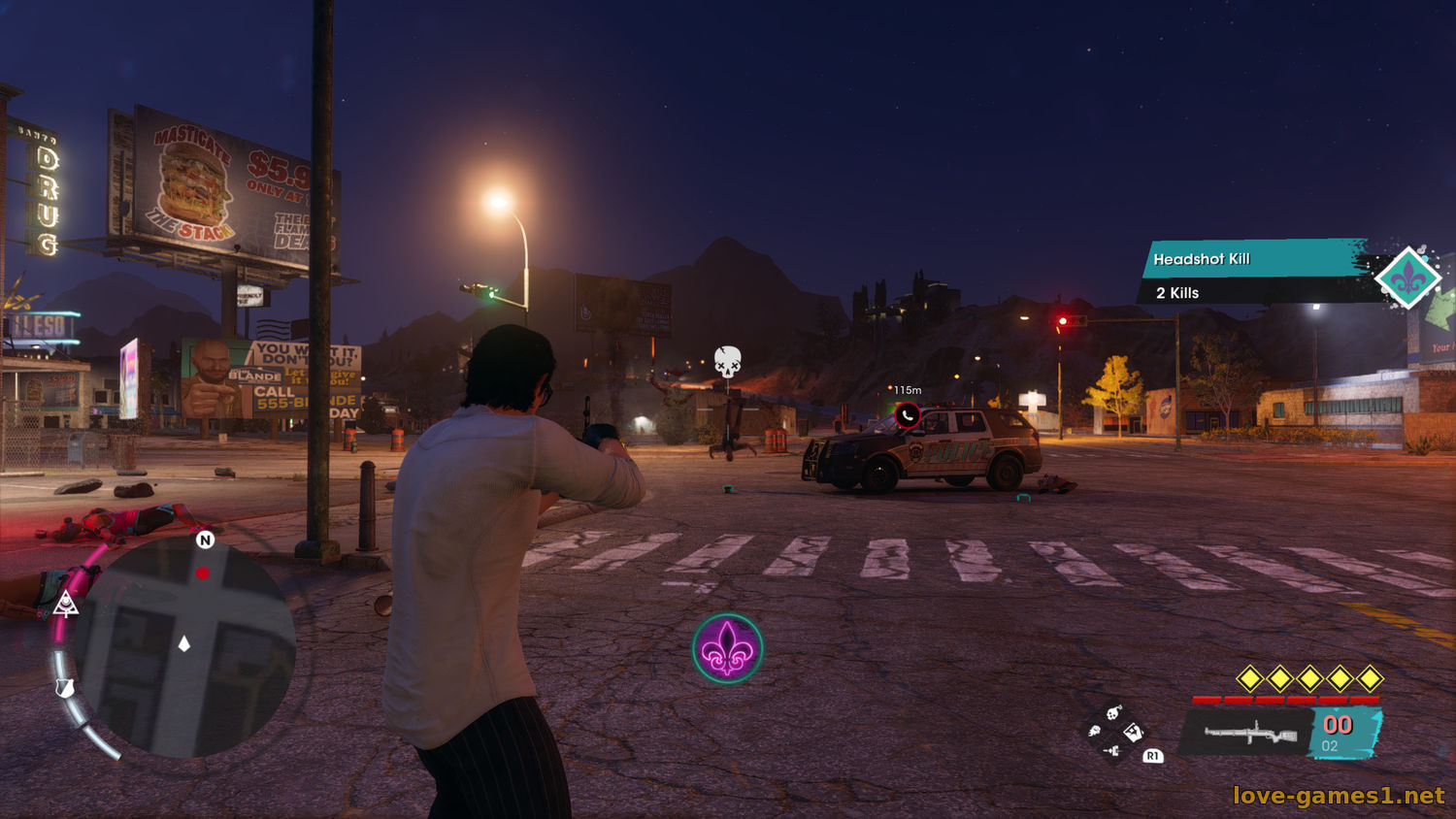1456x819 pixels.
Task: Activate the flaming fist skill
Action: click(1094, 731)
